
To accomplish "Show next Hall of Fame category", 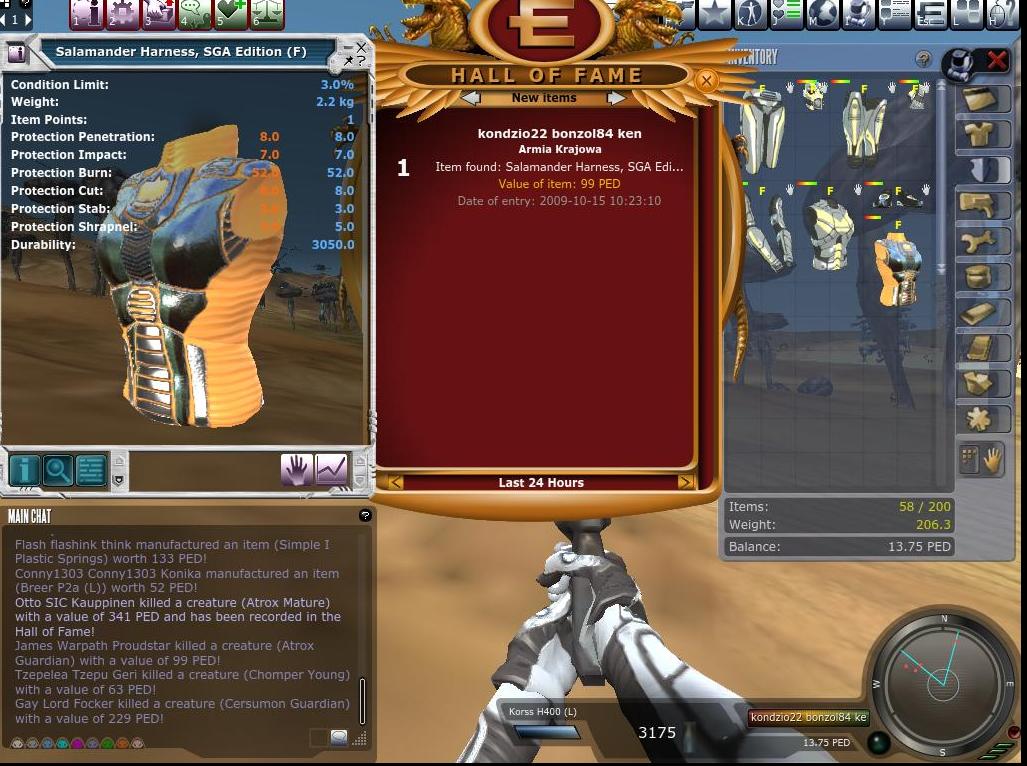I will (616, 98).
